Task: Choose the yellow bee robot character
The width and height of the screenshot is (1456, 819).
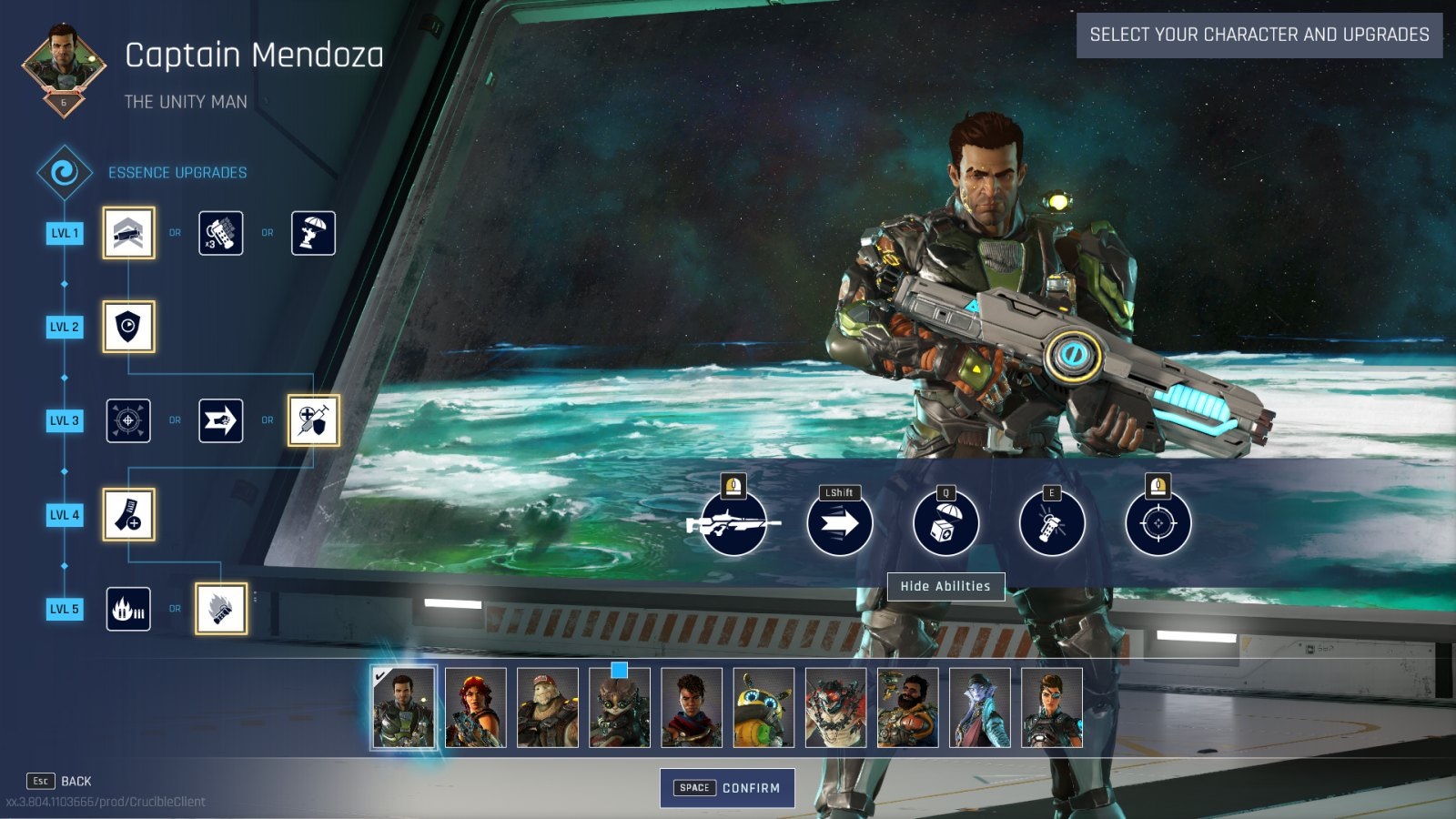Action: [x=763, y=708]
